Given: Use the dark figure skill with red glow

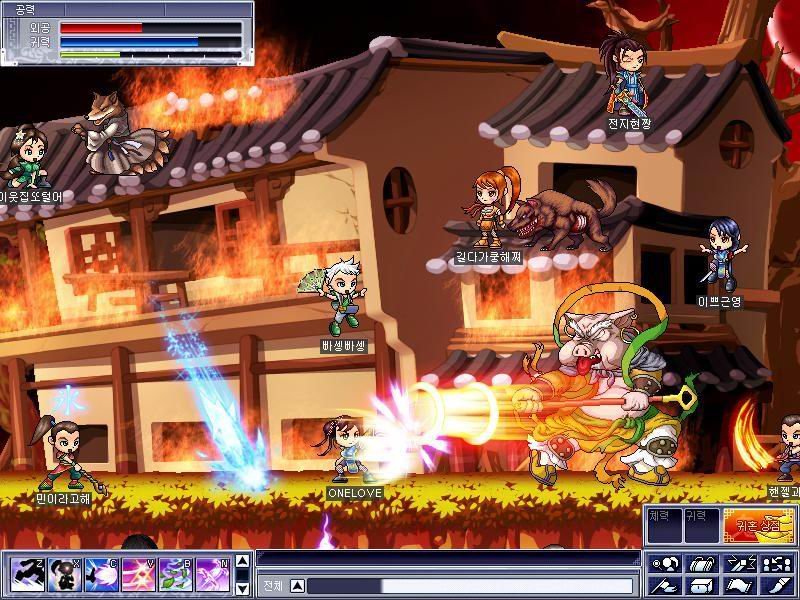Looking at the screenshot, I should point(62,574).
